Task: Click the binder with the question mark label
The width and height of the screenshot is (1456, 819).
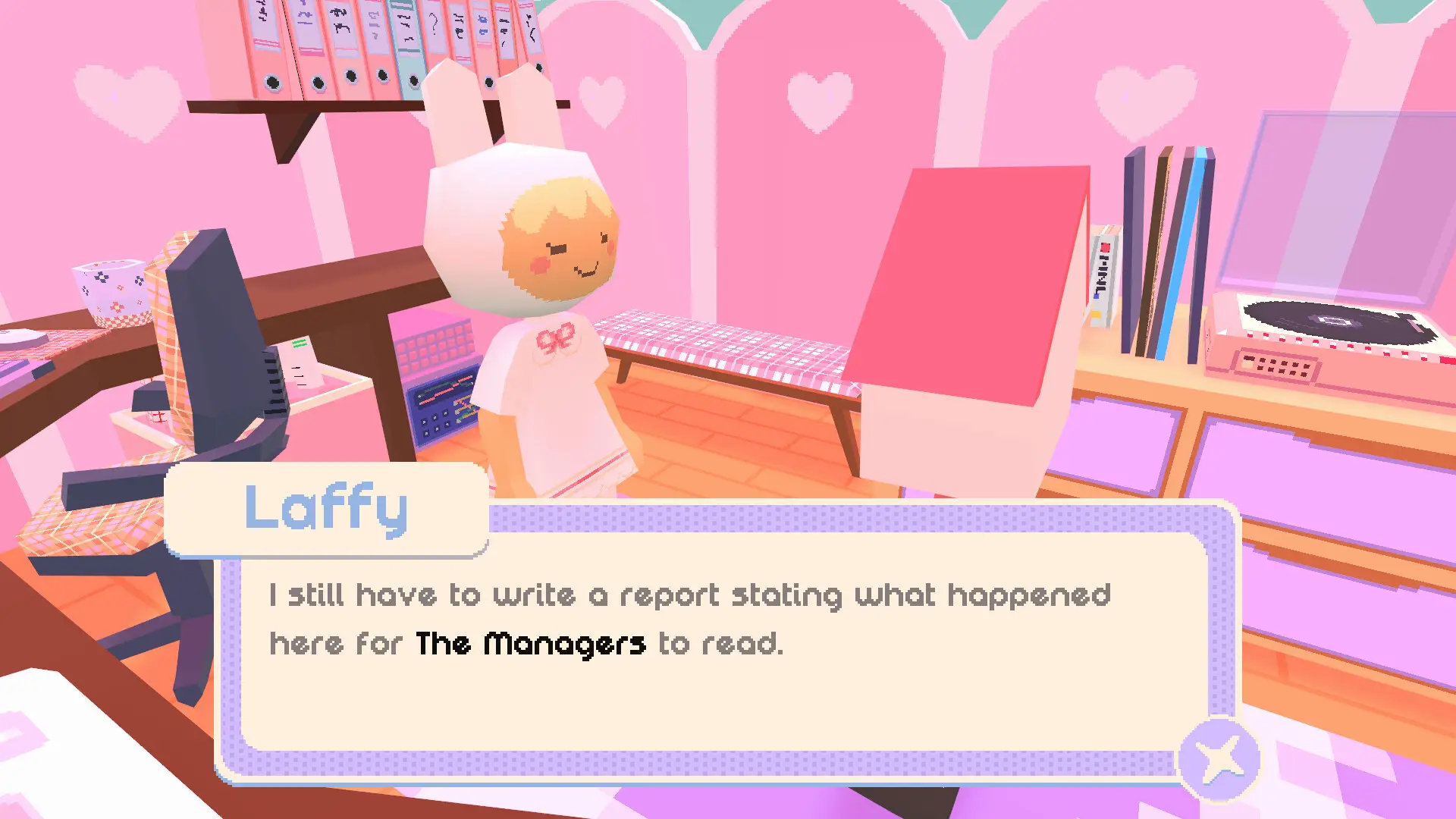Action: [x=435, y=30]
